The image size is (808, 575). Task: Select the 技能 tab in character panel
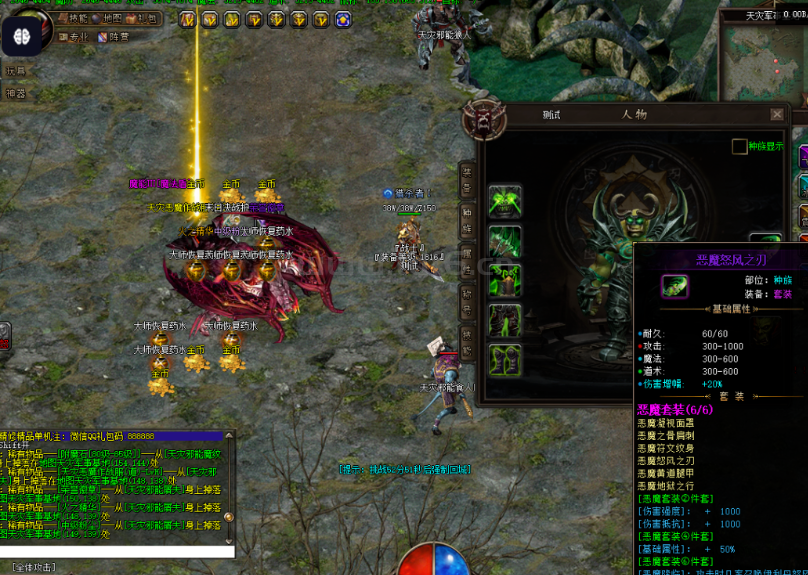(x=467, y=337)
